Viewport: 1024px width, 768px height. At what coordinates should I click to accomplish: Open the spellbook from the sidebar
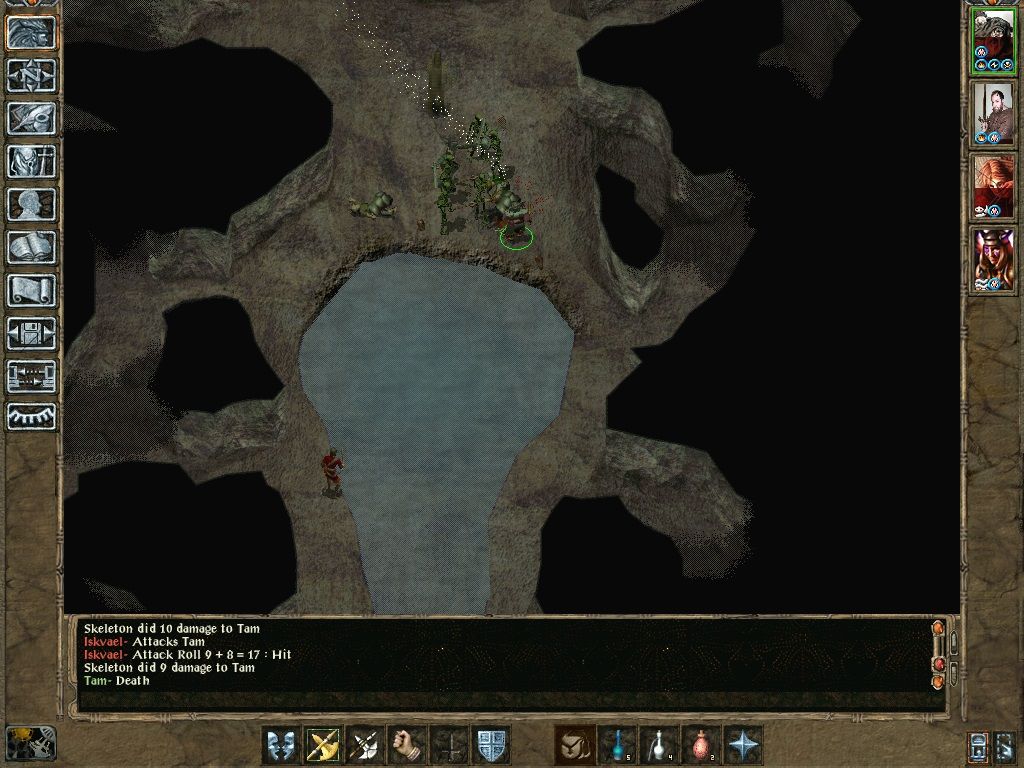pos(32,247)
